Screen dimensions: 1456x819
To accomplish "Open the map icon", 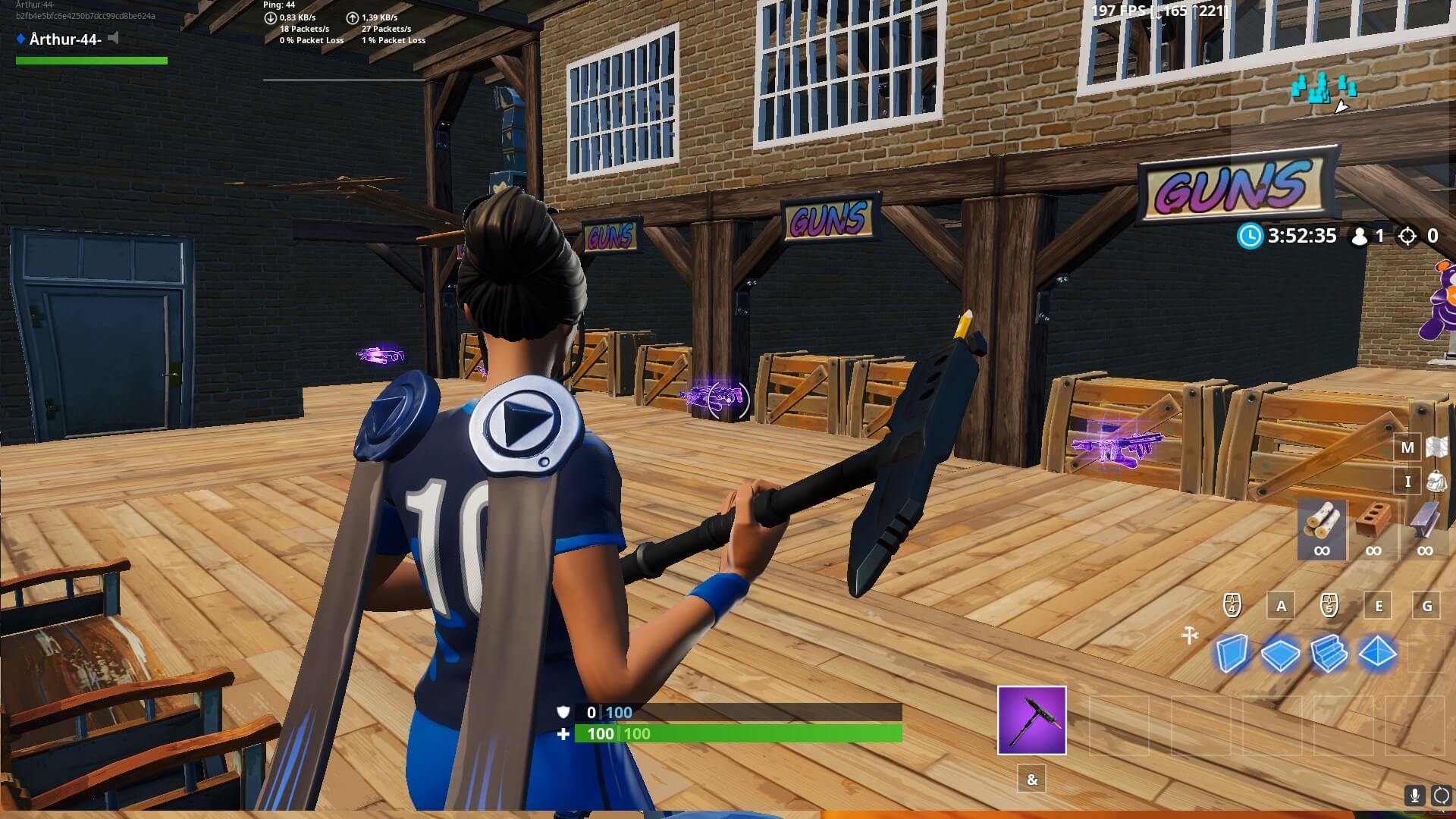I will pos(1436,447).
